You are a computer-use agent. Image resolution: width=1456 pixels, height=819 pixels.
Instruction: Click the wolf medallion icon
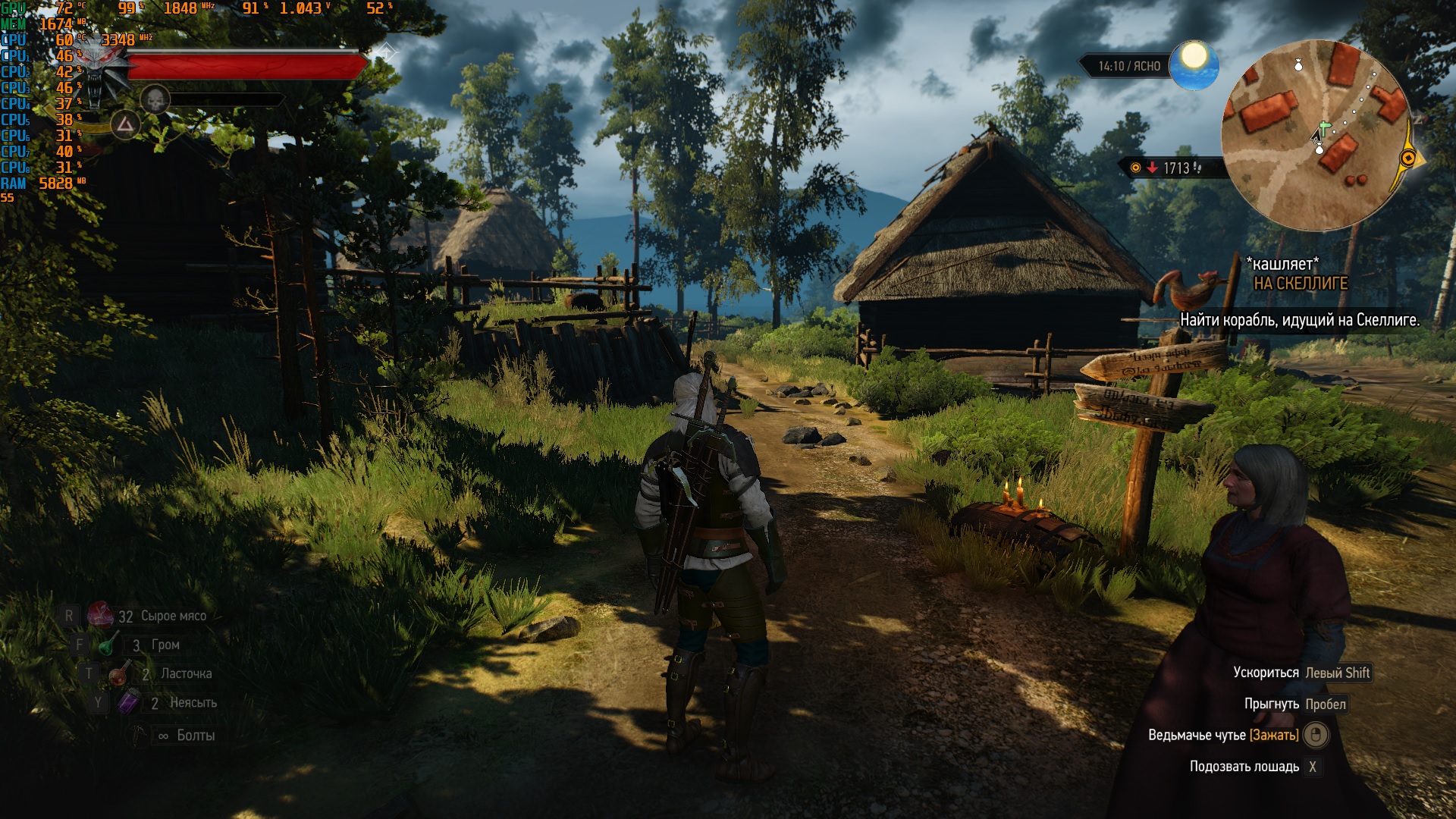pyautogui.click(x=99, y=72)
